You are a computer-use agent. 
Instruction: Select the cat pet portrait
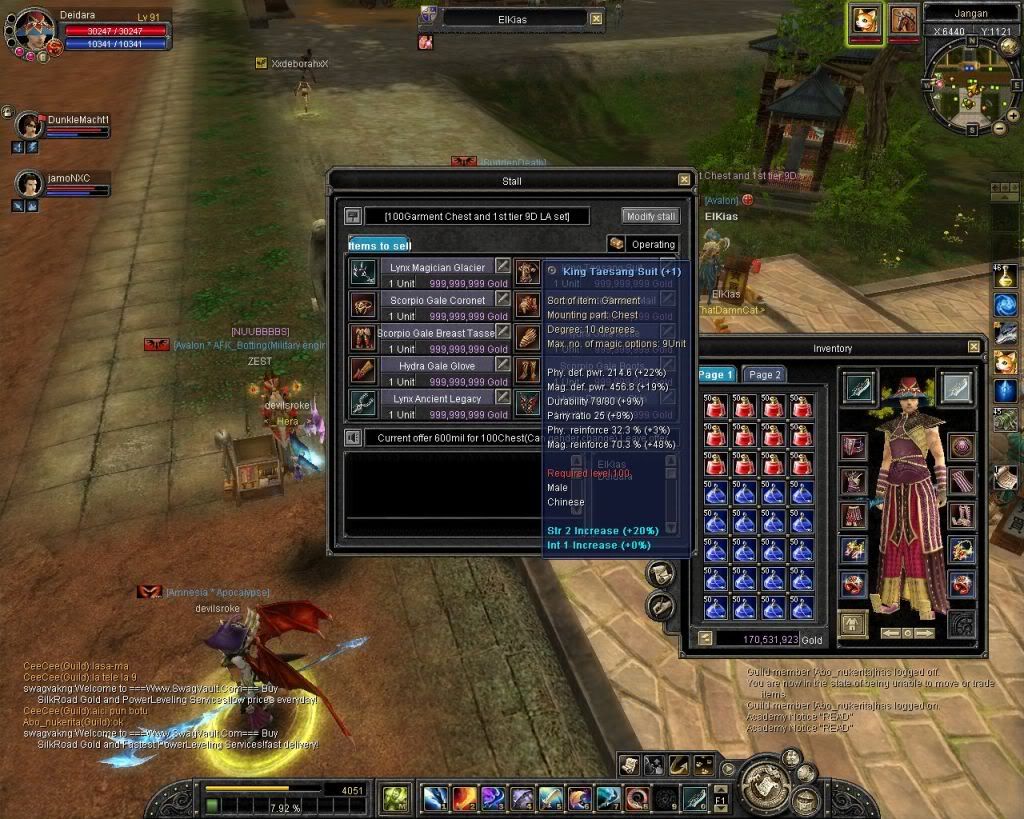[x=866, y=20]
